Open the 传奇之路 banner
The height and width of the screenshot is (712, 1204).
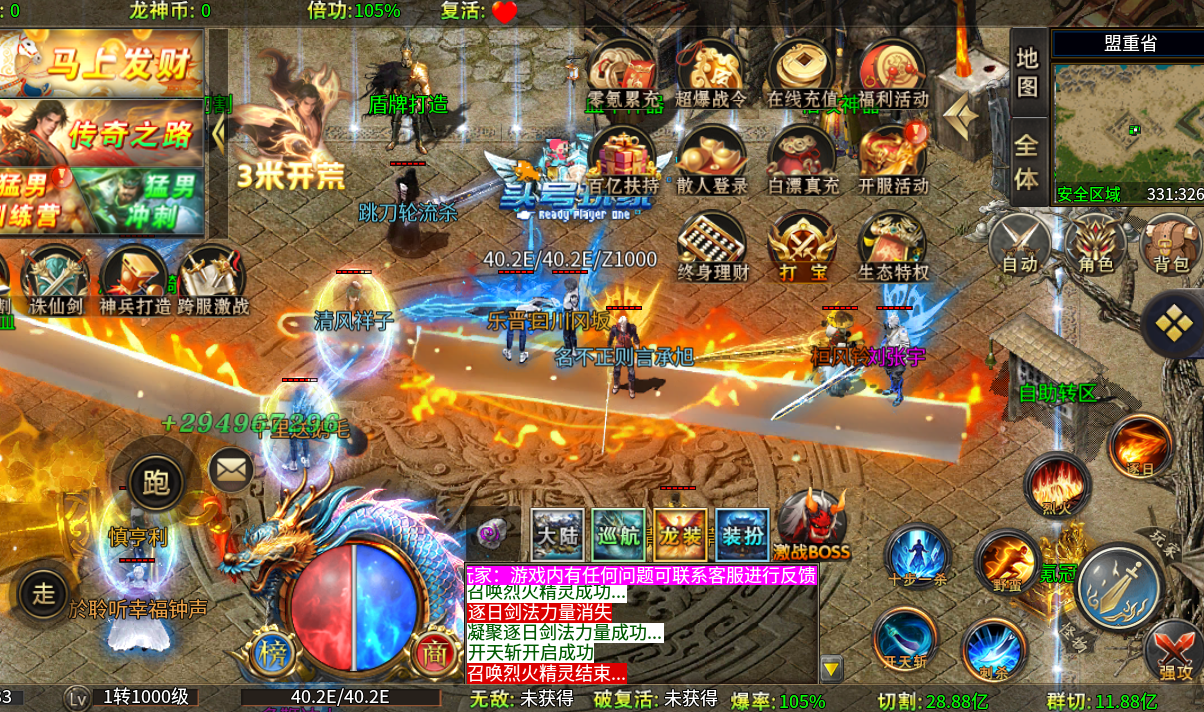(x=102, y=132)
